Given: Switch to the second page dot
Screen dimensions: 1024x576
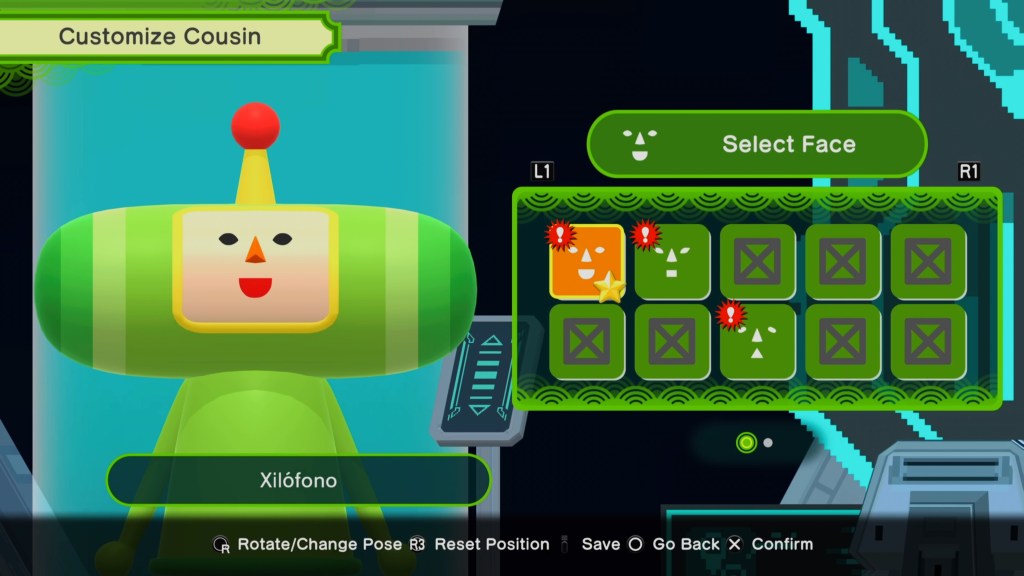Looking at the screenshot, I should [768, 442].
